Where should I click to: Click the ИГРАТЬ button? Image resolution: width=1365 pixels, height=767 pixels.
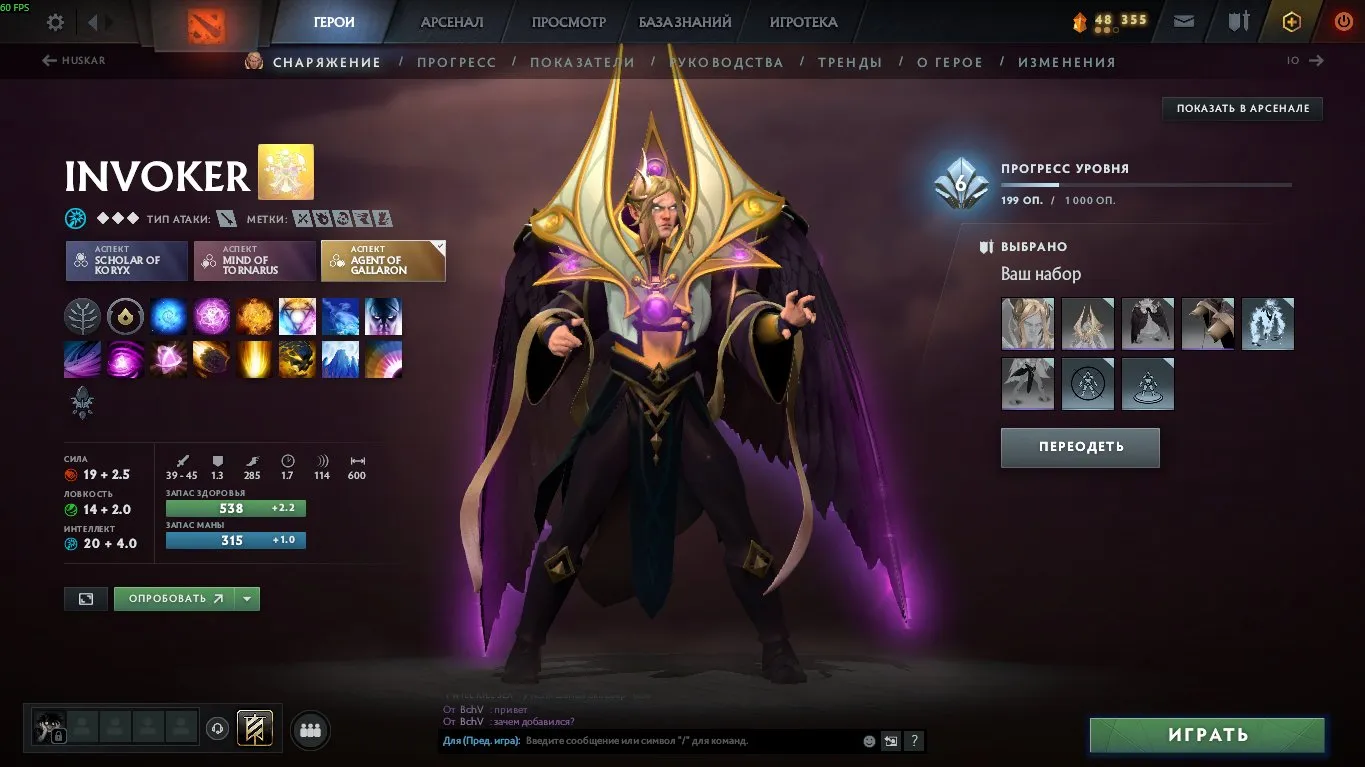(1206, 735)
